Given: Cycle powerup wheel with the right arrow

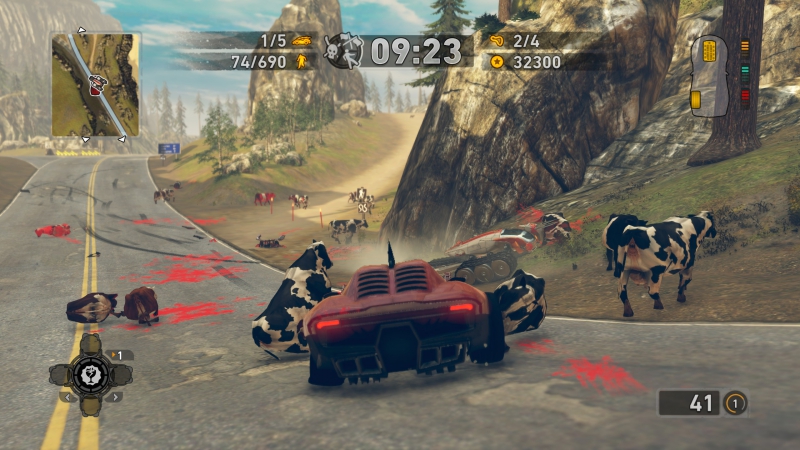Looking at the screenshot, I should [x=114, y=397].
